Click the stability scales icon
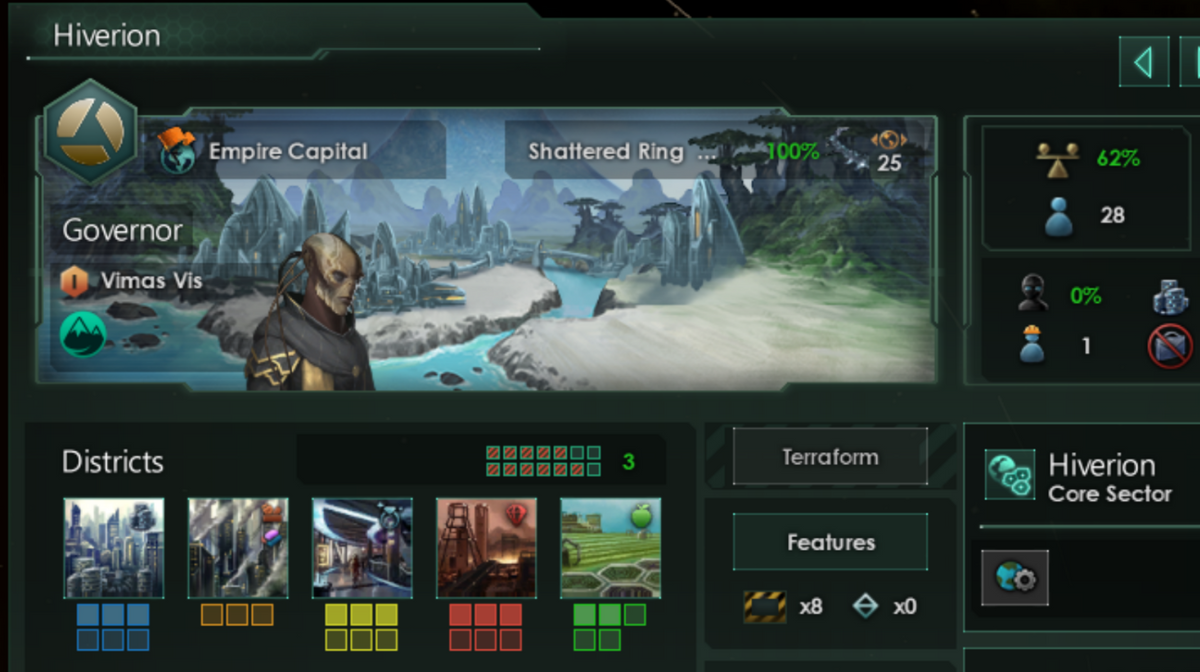 click(1056, 159)
